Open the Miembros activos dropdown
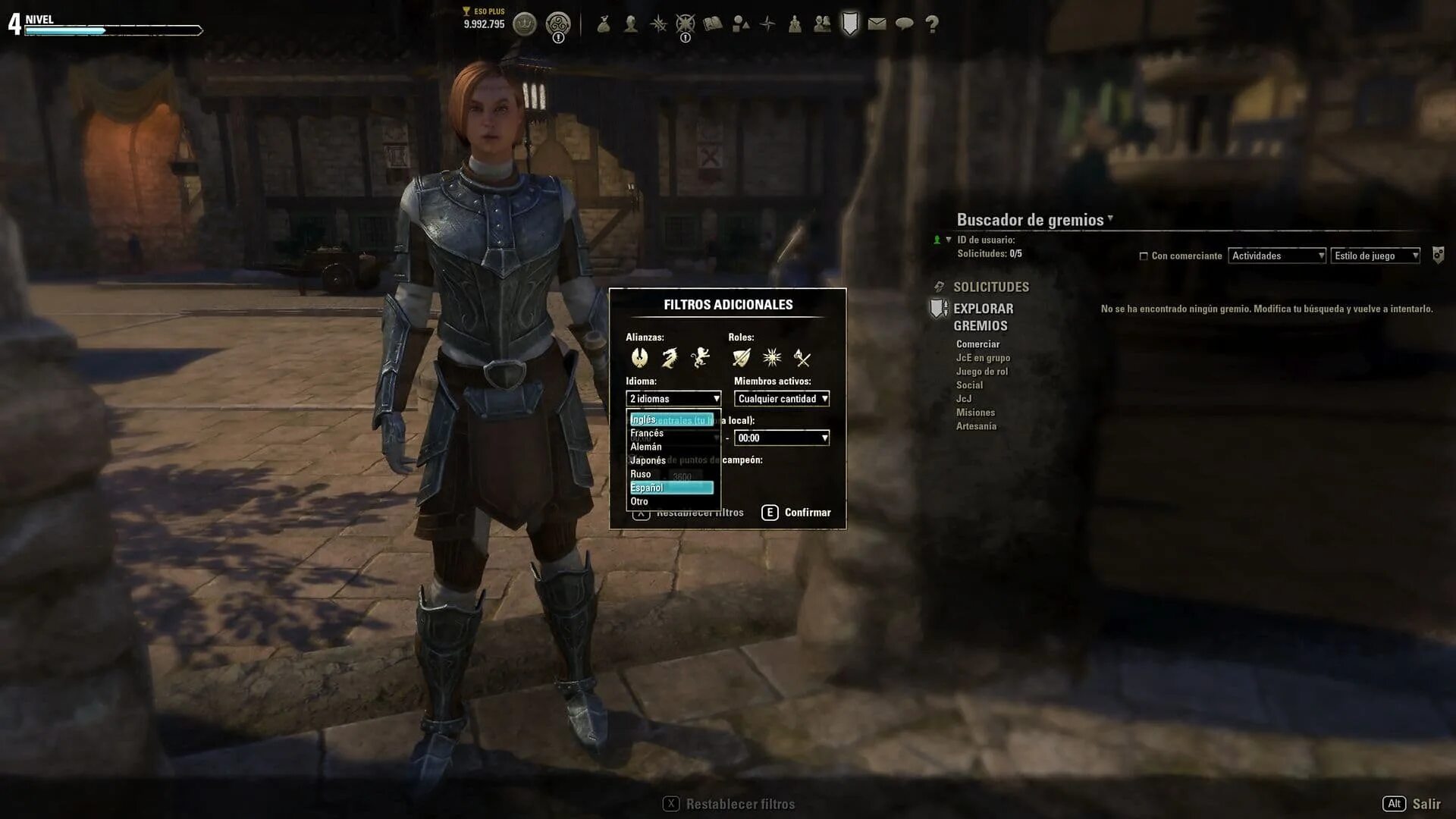This screenshot has width=1456, height=819. (x=781, y=399)
